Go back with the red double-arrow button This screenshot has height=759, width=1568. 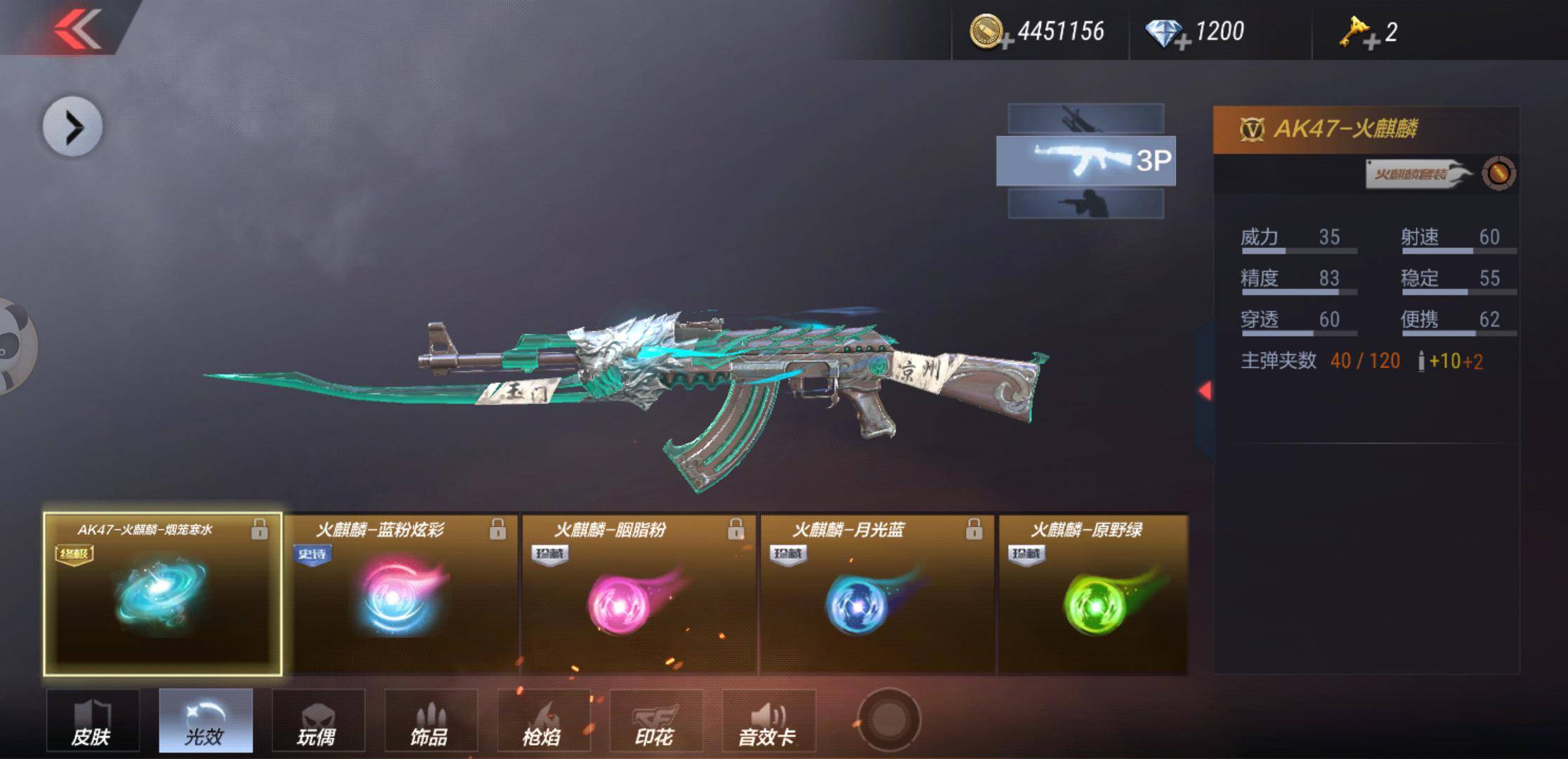tap(77, 28)
